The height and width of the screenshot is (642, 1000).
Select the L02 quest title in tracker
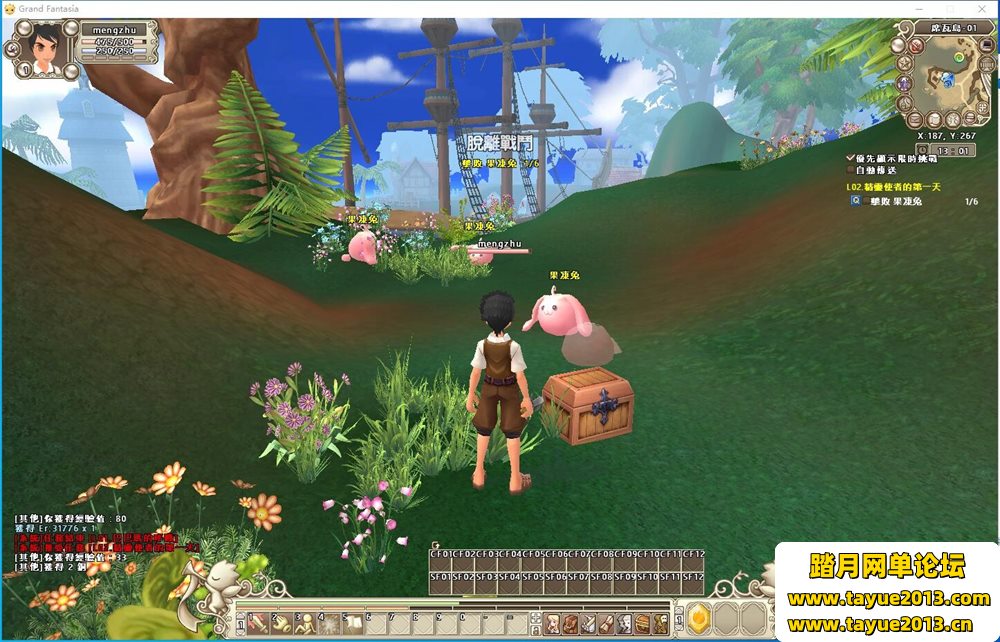[x=898, y=186]
